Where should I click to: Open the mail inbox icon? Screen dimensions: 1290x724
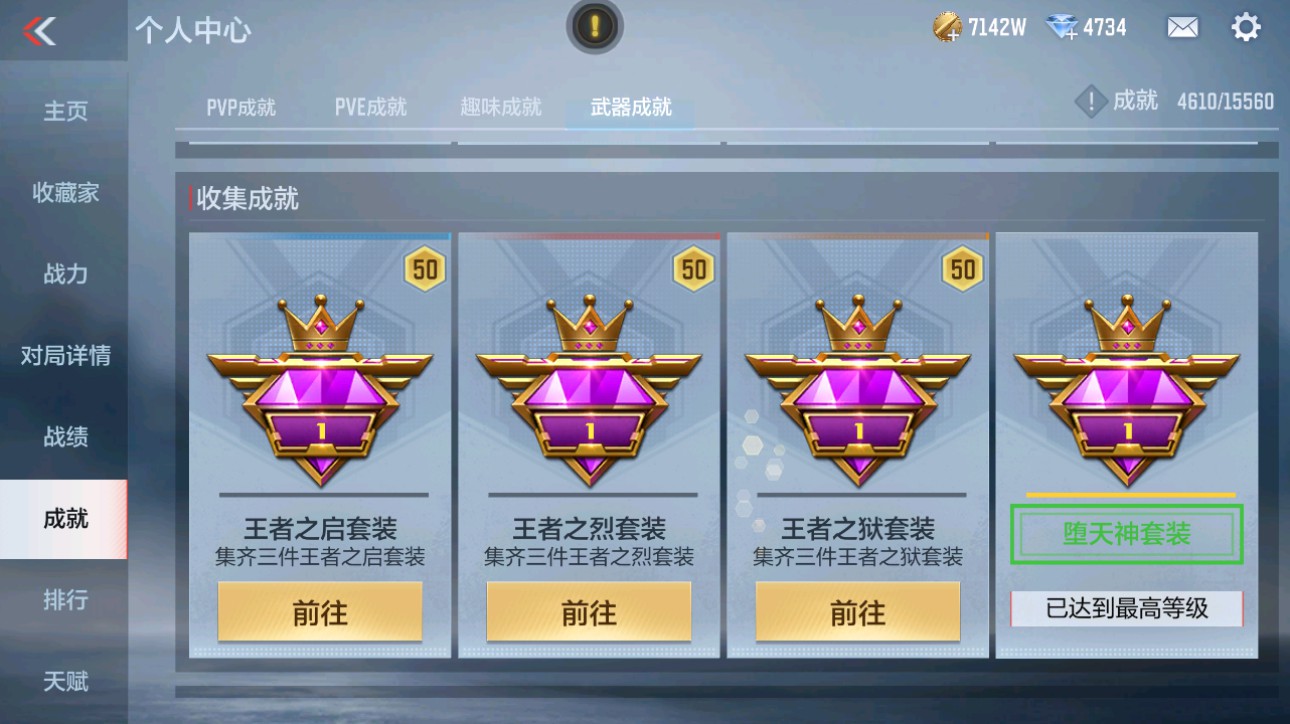1181,27
